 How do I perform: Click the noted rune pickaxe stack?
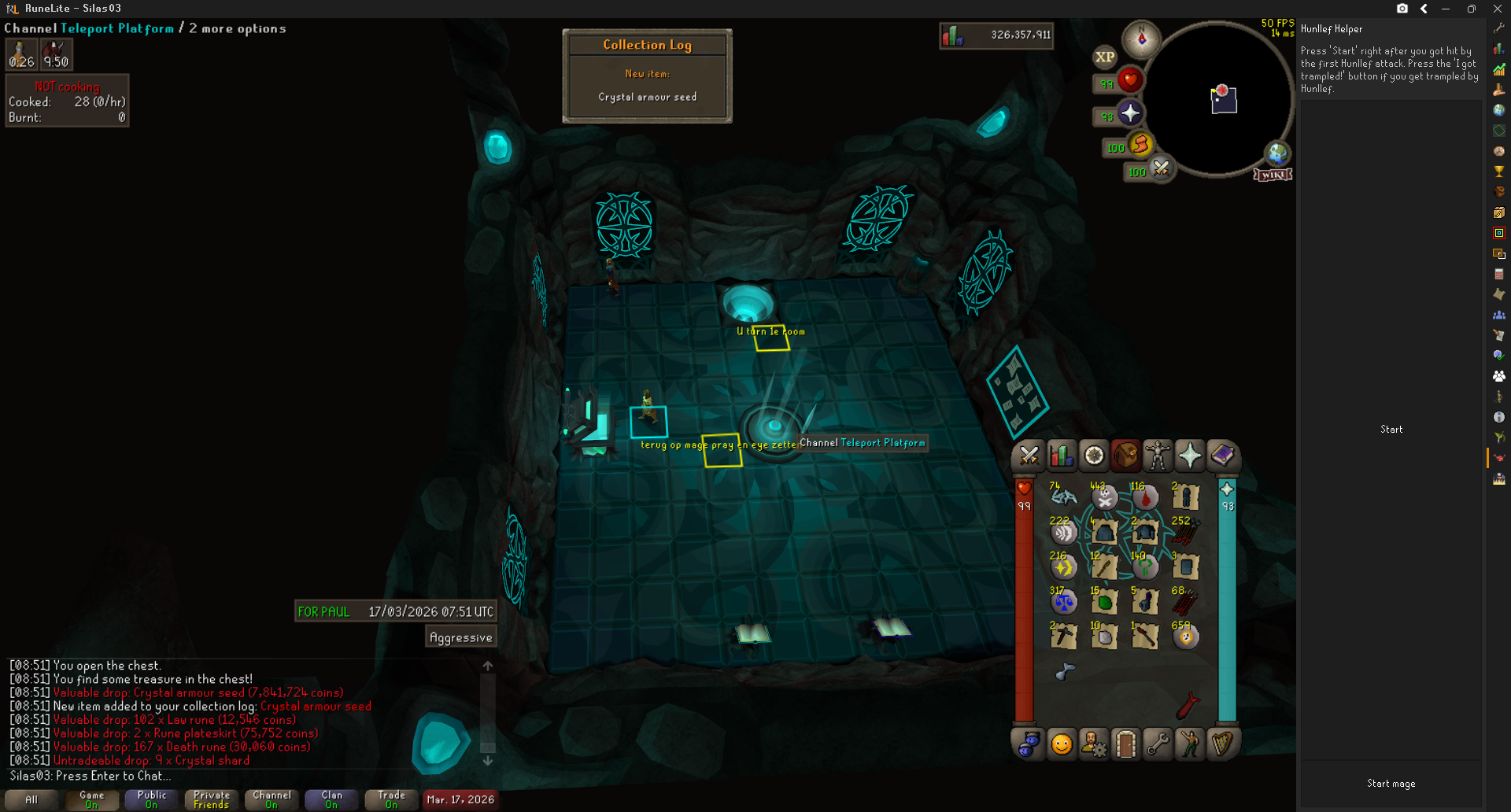coord(1064,636)
